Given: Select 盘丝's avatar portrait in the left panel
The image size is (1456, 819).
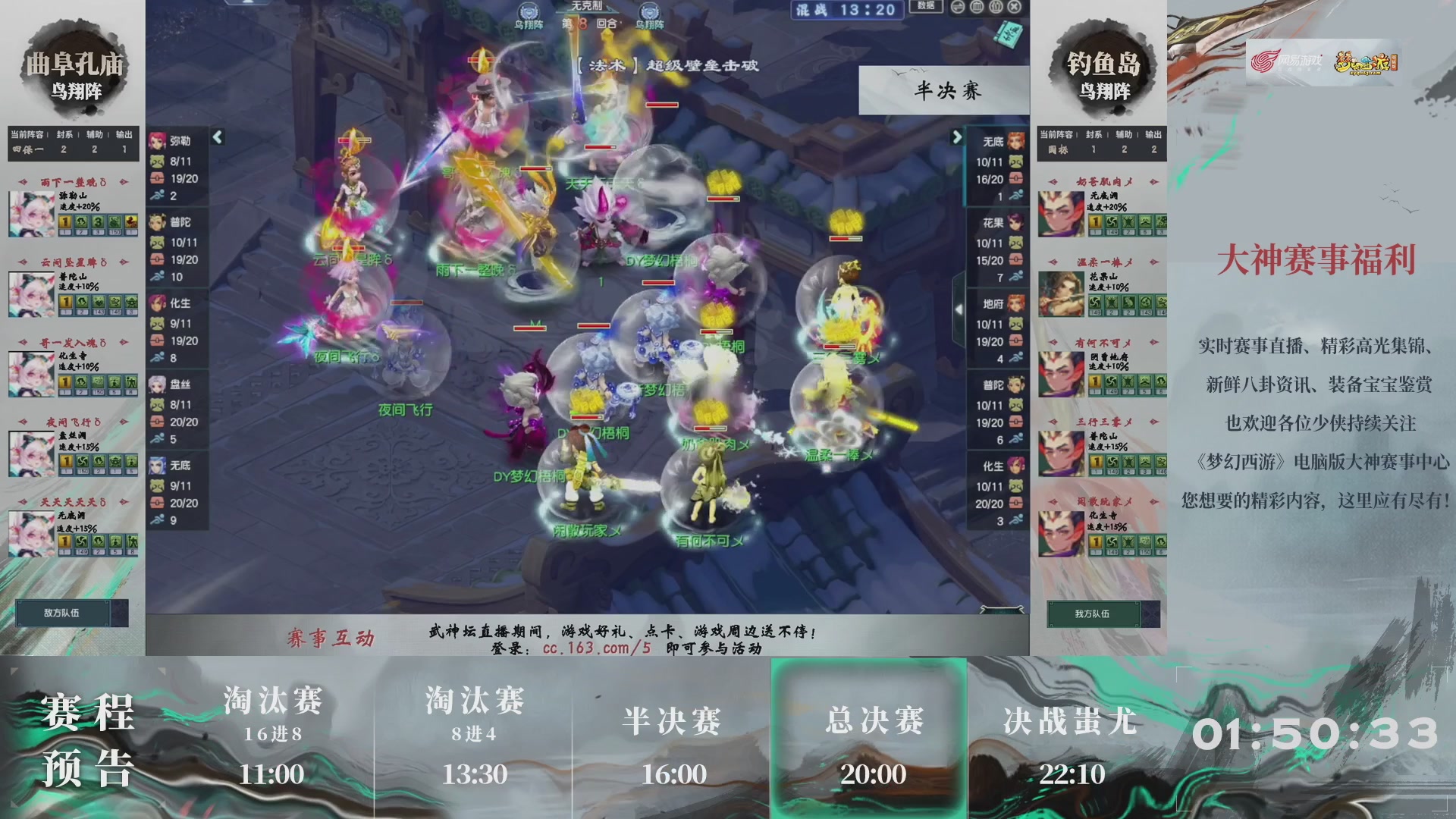Looking at the screenshot, I should tap(157, 385).
